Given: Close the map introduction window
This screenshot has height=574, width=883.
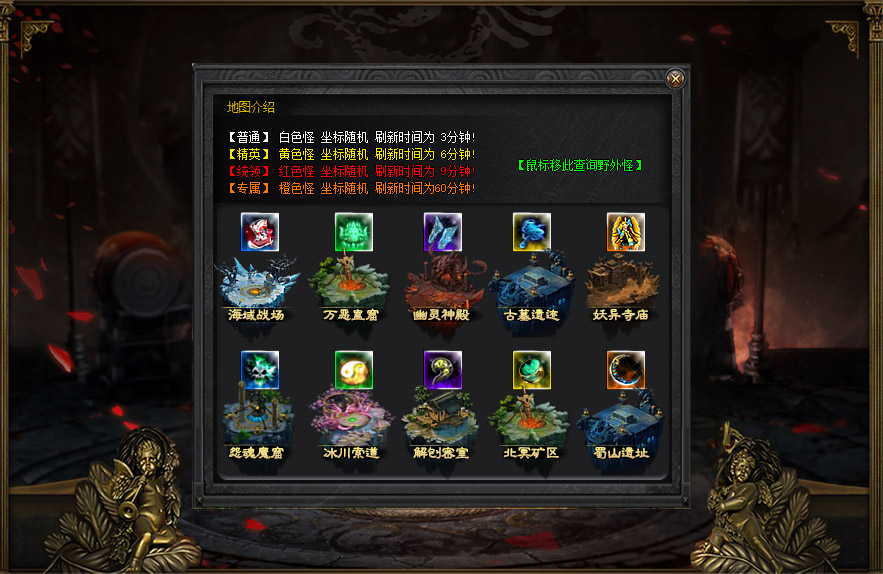Looking at the screenshot, I should pos(676,79).
